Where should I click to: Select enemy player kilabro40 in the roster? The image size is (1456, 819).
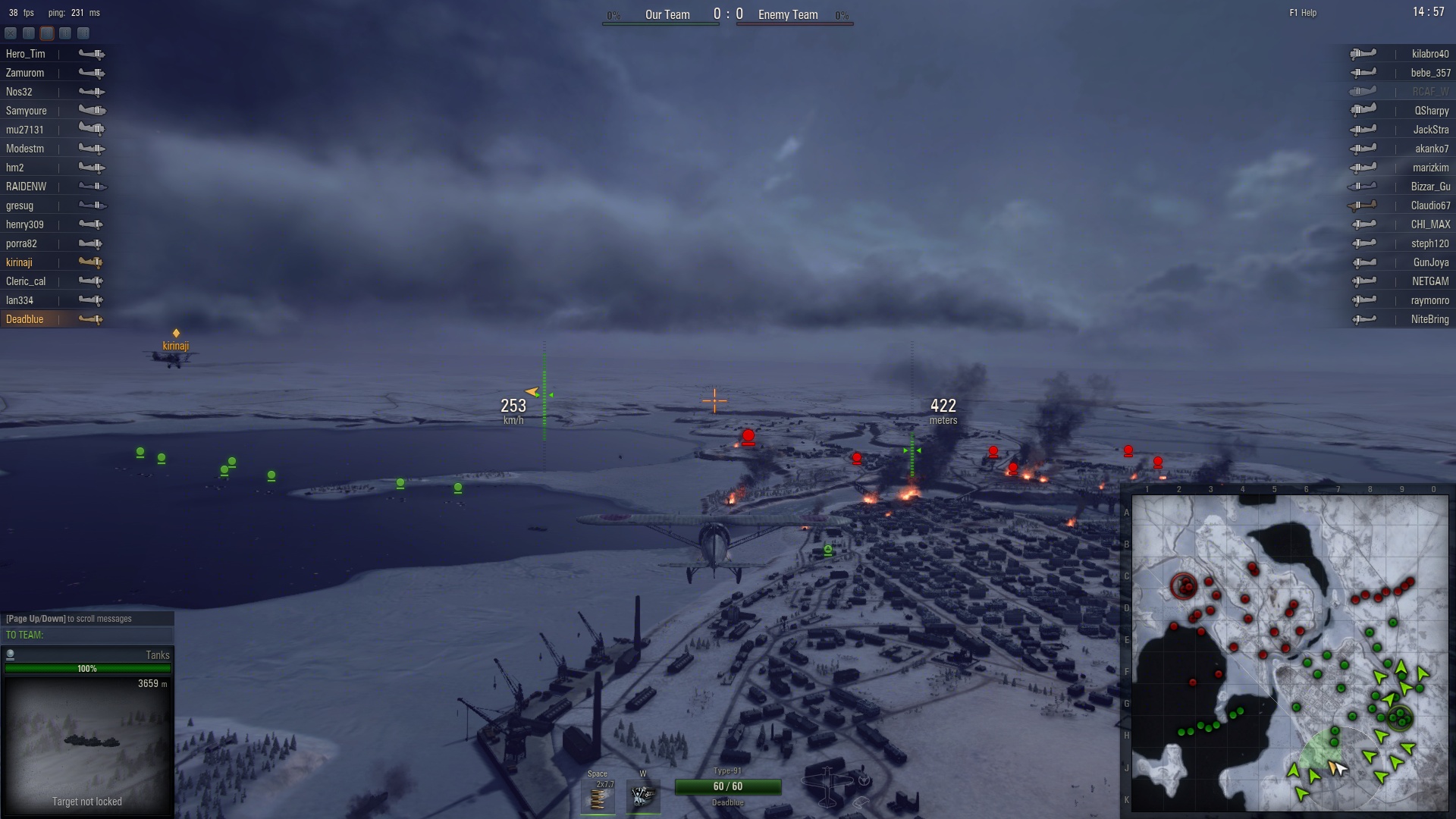pyautogui.click(x=1429, y=54)
